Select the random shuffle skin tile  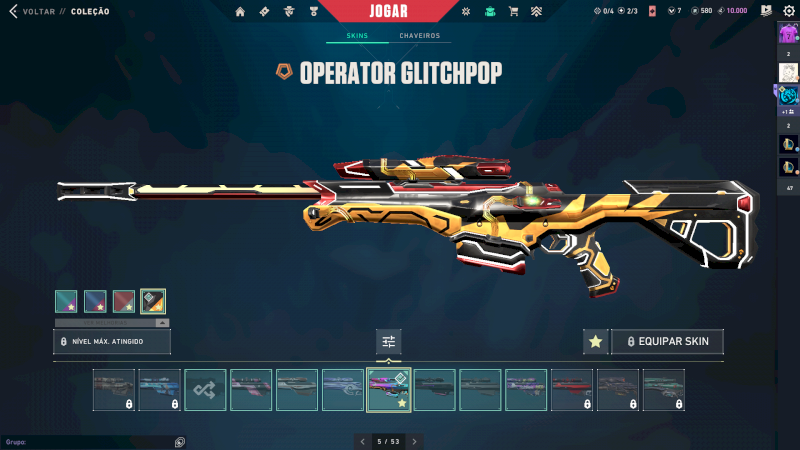click(205, 390)
